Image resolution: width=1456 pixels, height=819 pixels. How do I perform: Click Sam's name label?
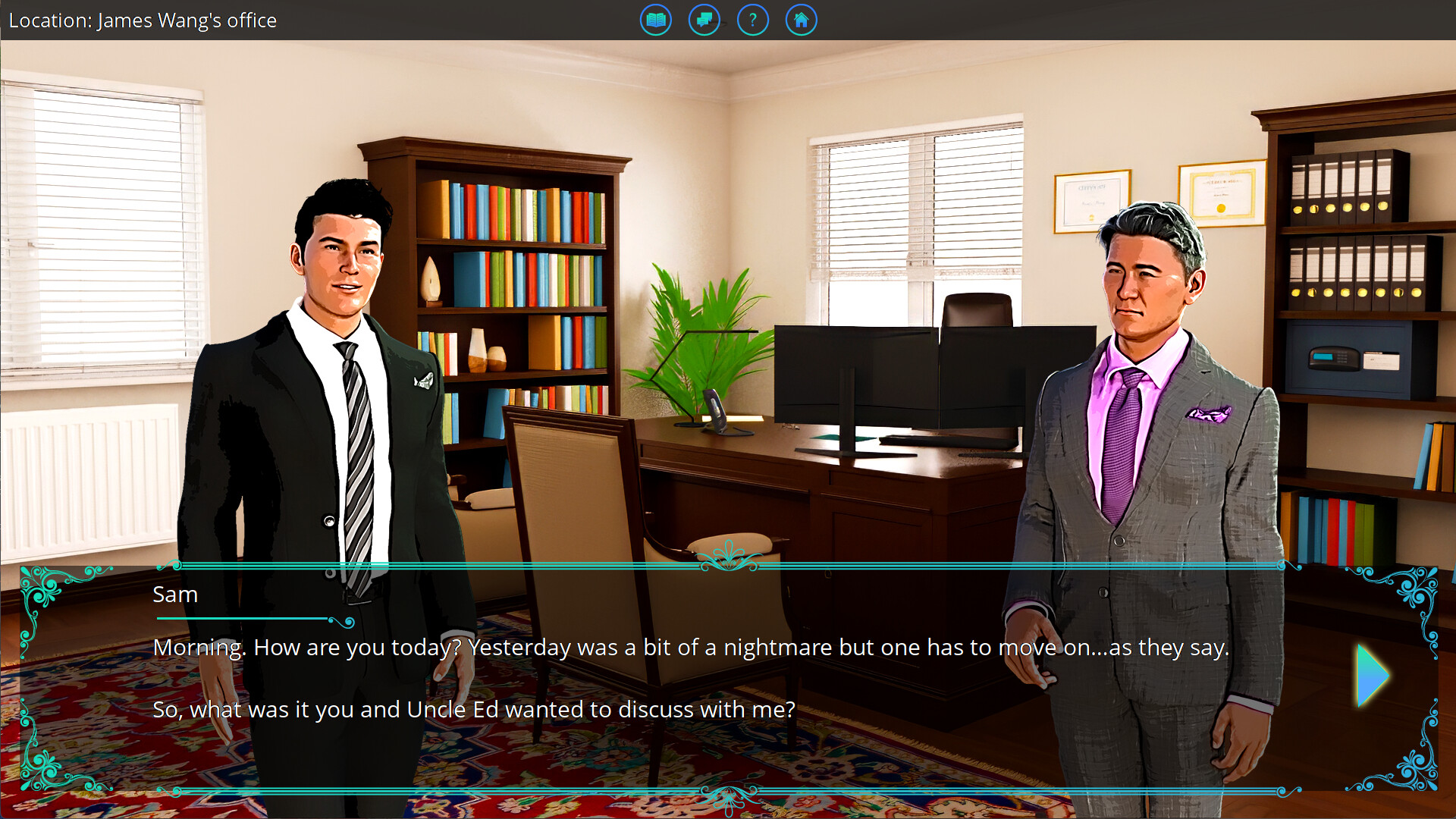(175, 595)
